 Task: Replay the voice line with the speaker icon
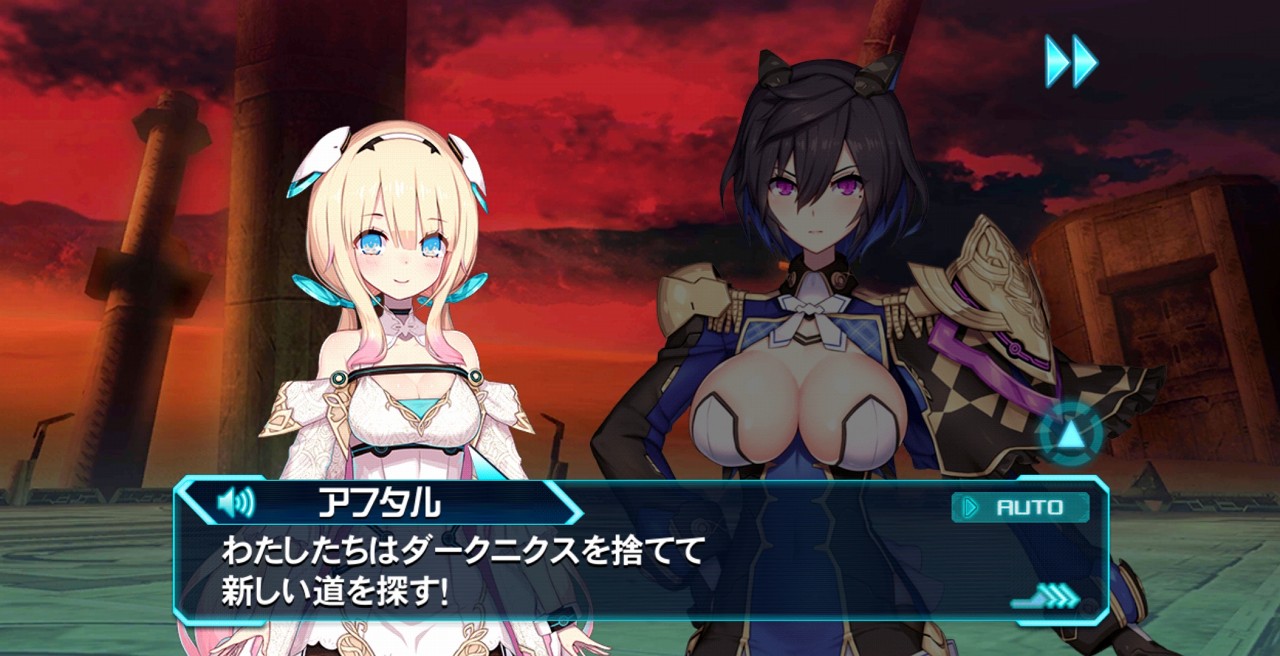(x=236, y=502)
